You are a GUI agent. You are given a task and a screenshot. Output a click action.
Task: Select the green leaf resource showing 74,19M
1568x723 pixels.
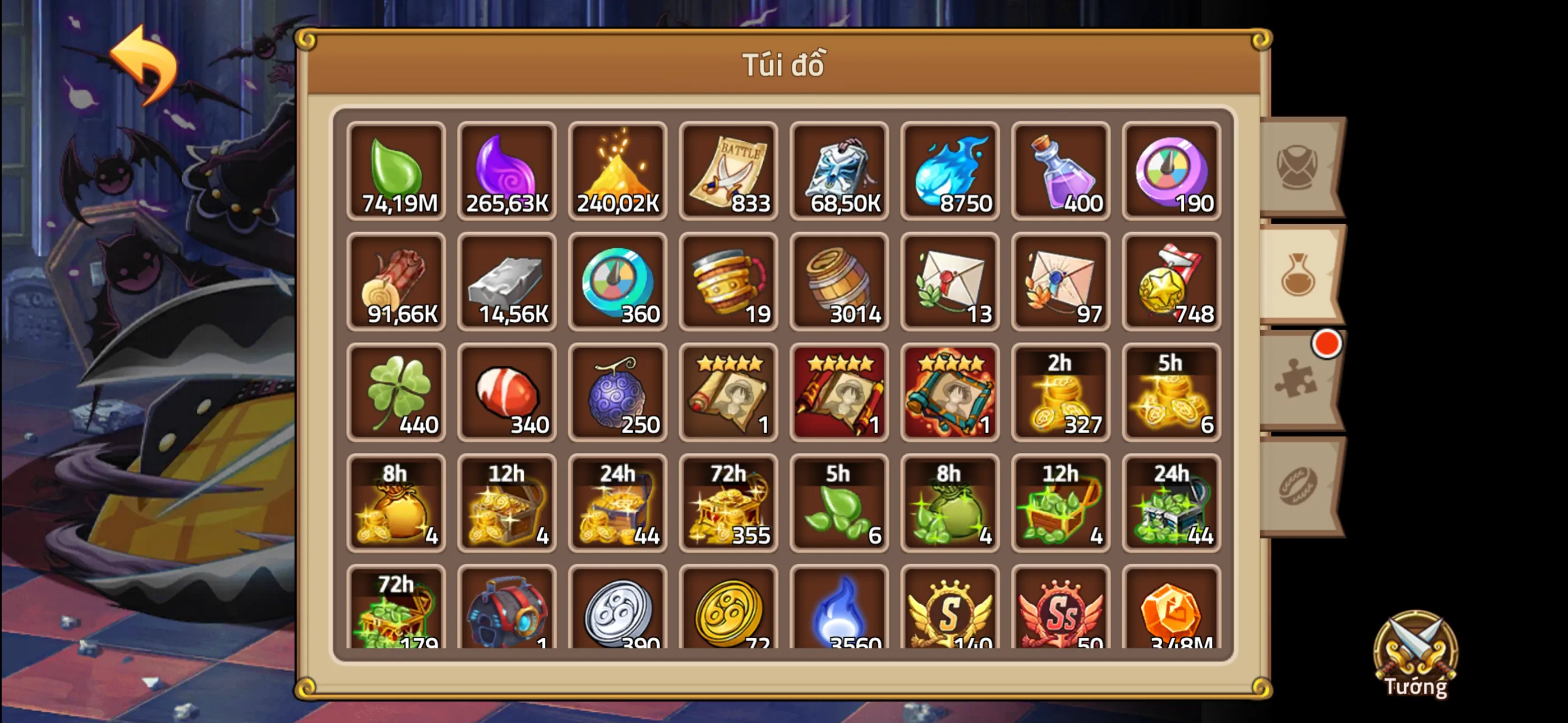pyautogui.click(x=396, y=172)
